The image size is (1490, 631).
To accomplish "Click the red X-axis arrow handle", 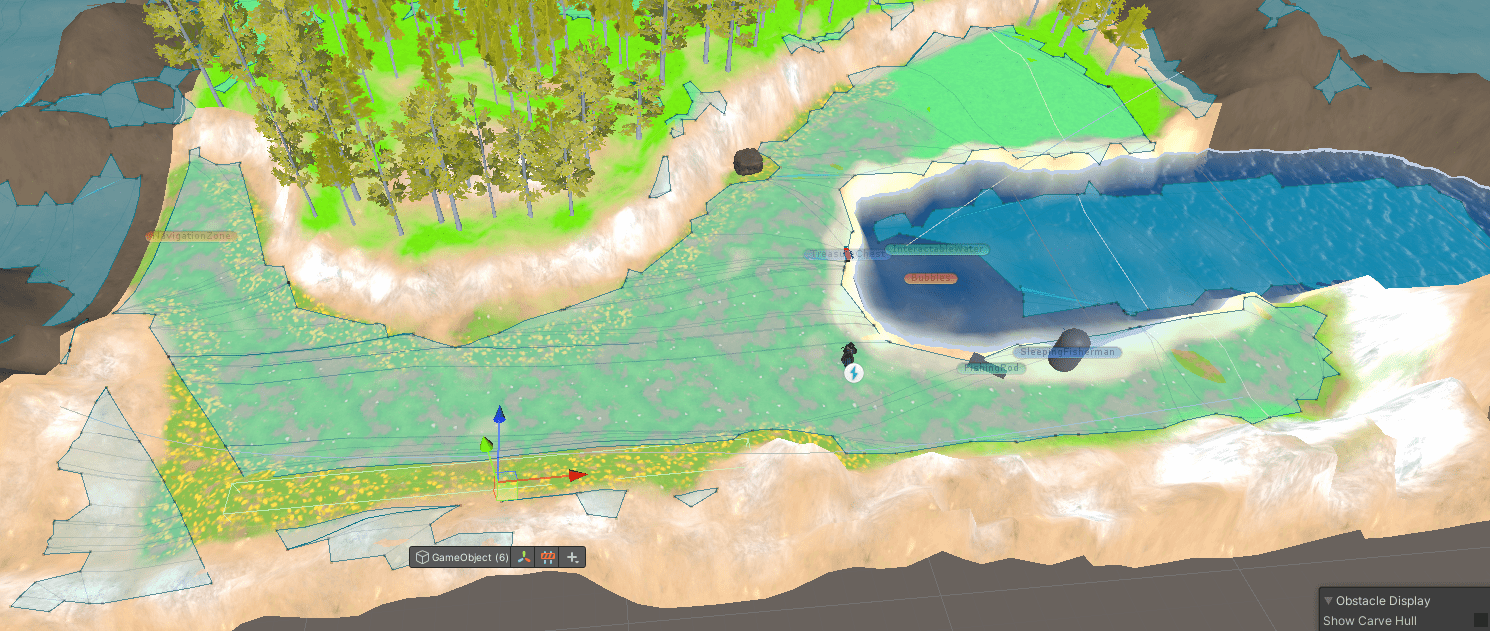I will pos(577,475).
